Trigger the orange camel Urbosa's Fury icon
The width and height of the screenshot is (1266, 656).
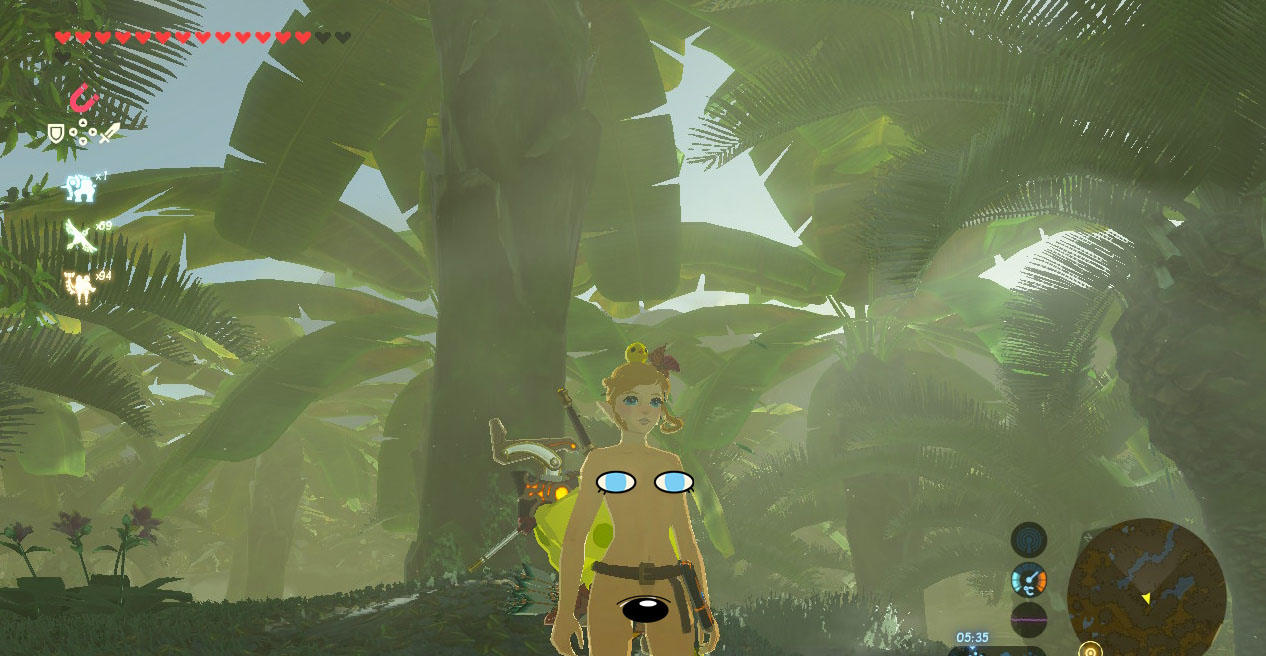click(x=78, y=287)
